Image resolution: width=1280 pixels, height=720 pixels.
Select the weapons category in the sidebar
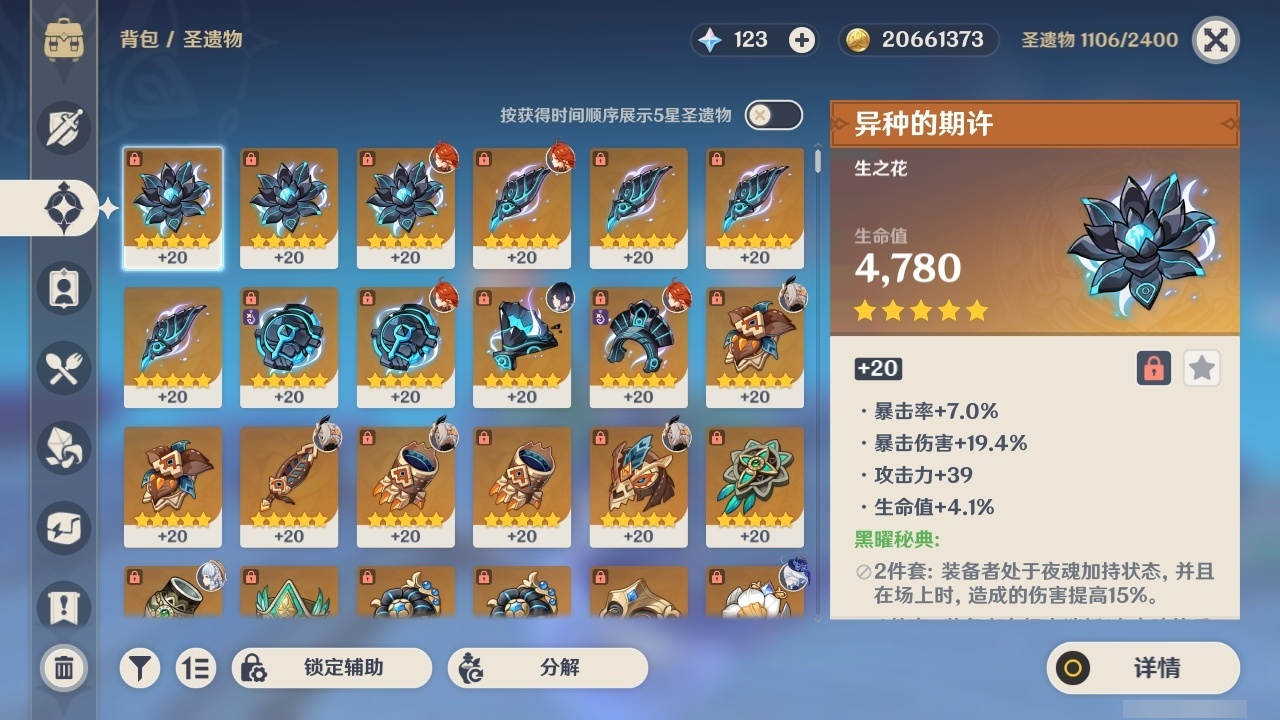click(62, 128)
